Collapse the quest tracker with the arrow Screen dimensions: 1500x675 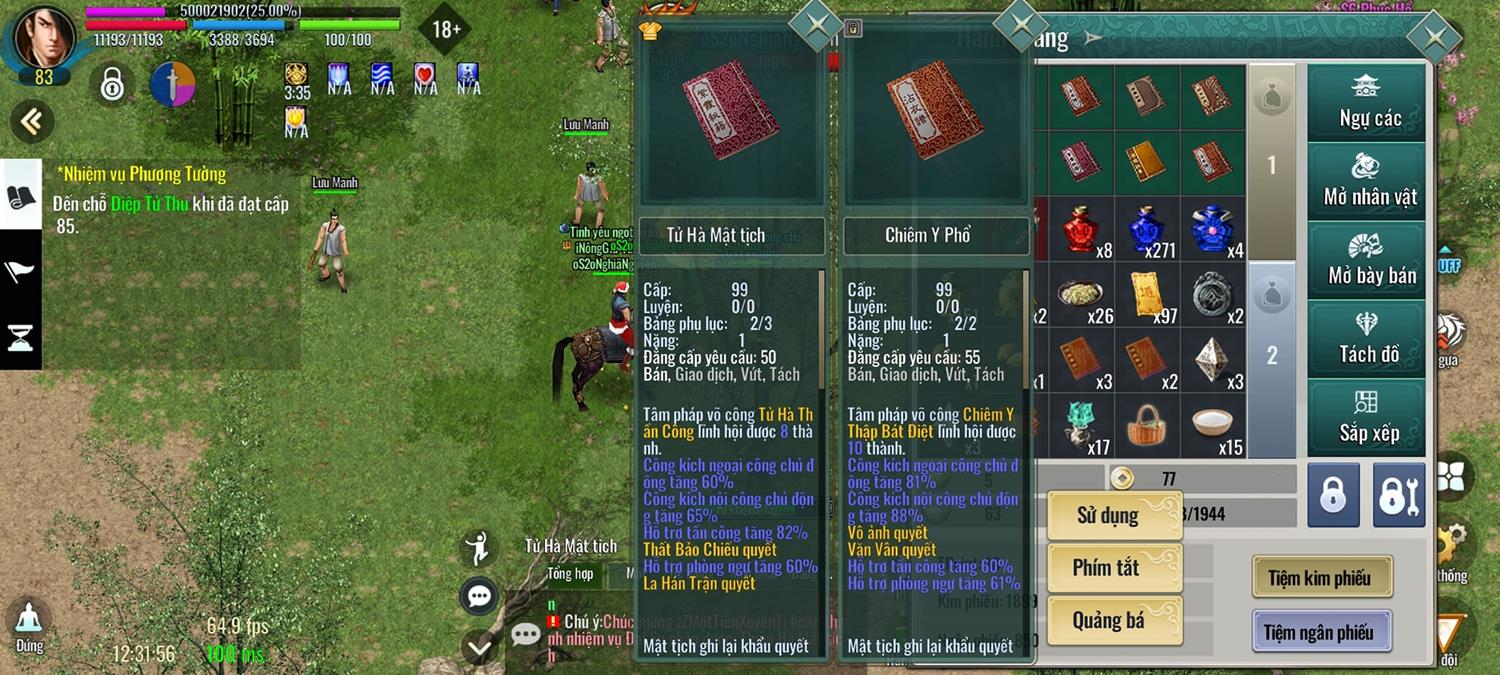click(x=31, y=122)
